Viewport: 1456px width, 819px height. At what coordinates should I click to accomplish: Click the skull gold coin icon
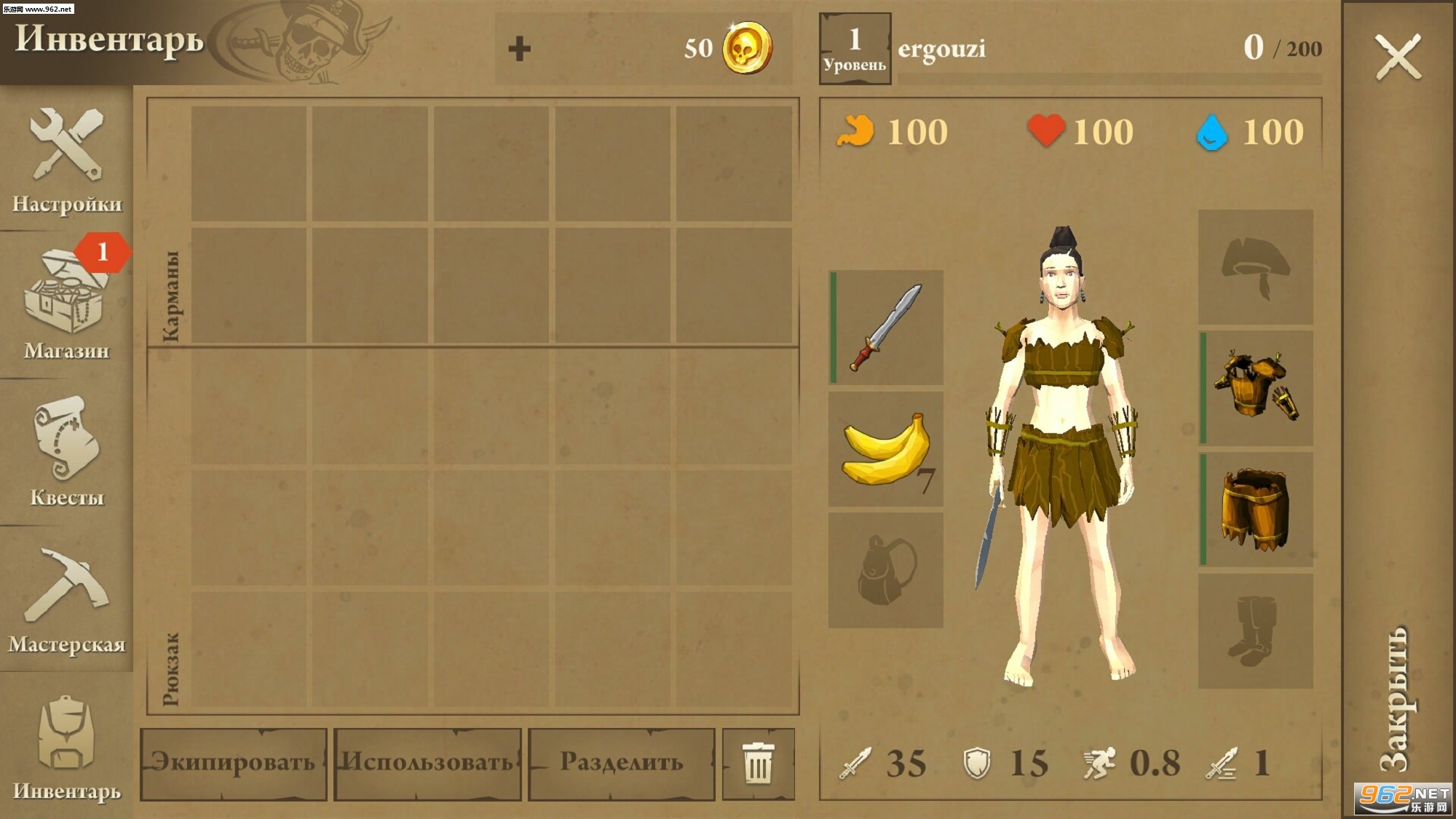(x=747, y=48)
